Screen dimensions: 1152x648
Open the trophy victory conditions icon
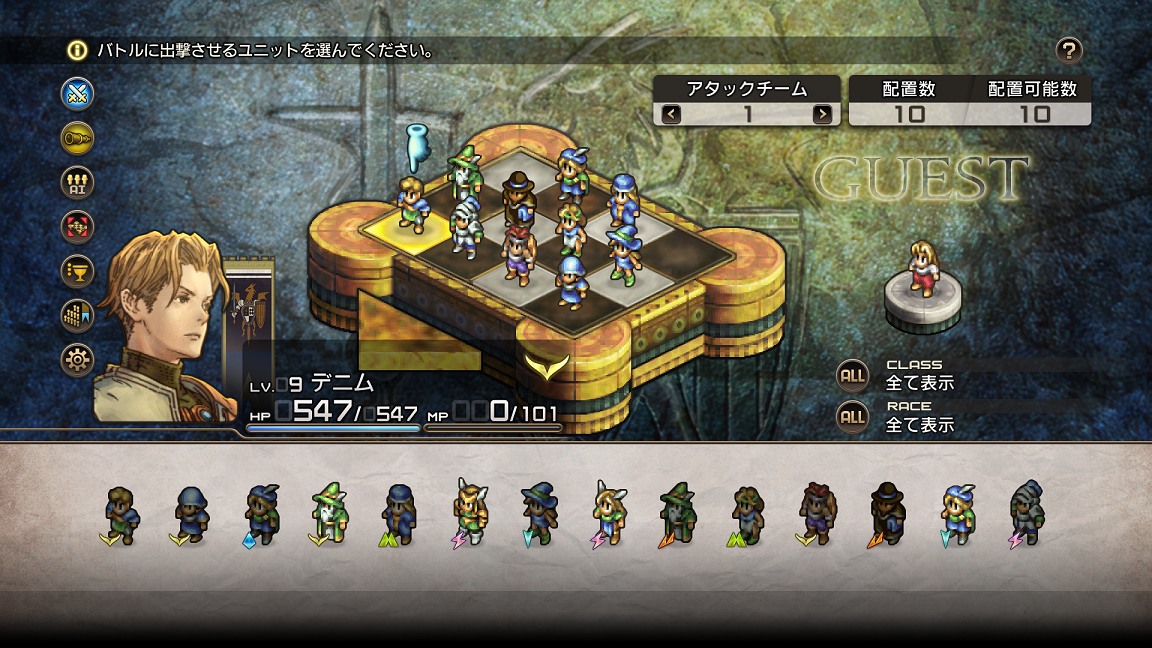[77, 270]
